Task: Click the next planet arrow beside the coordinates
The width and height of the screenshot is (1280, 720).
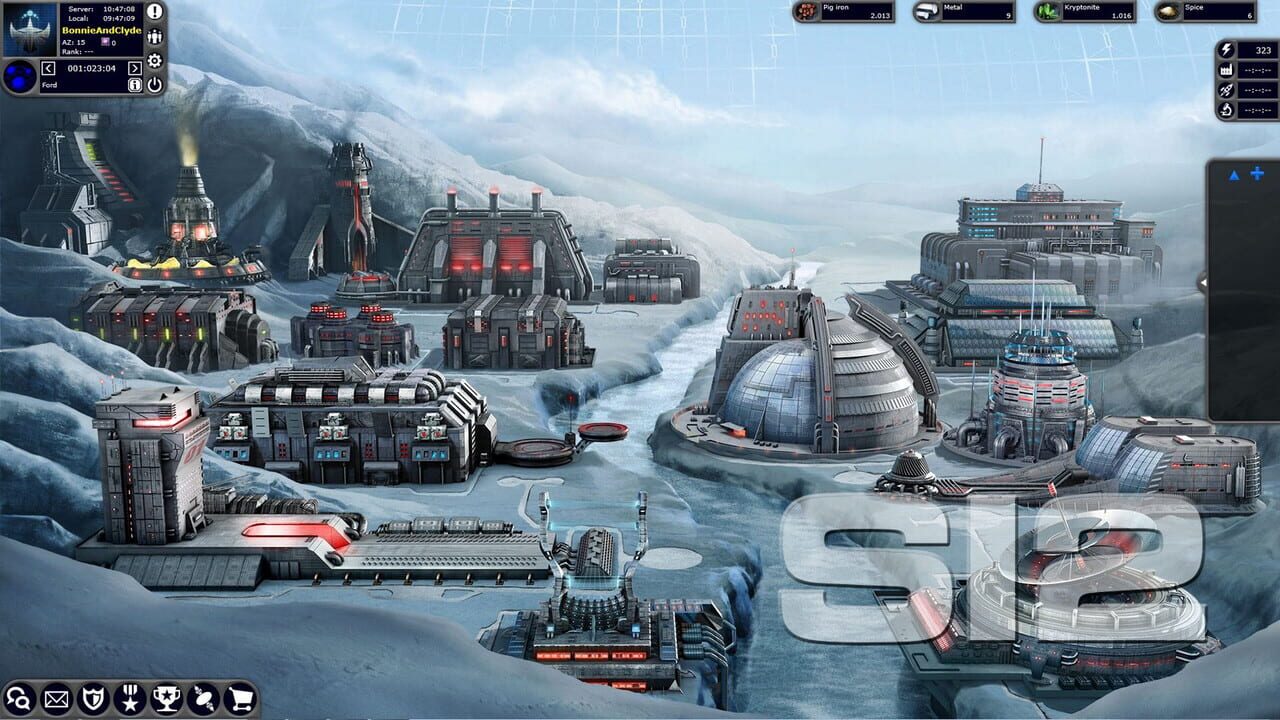Action: point(134,68)
